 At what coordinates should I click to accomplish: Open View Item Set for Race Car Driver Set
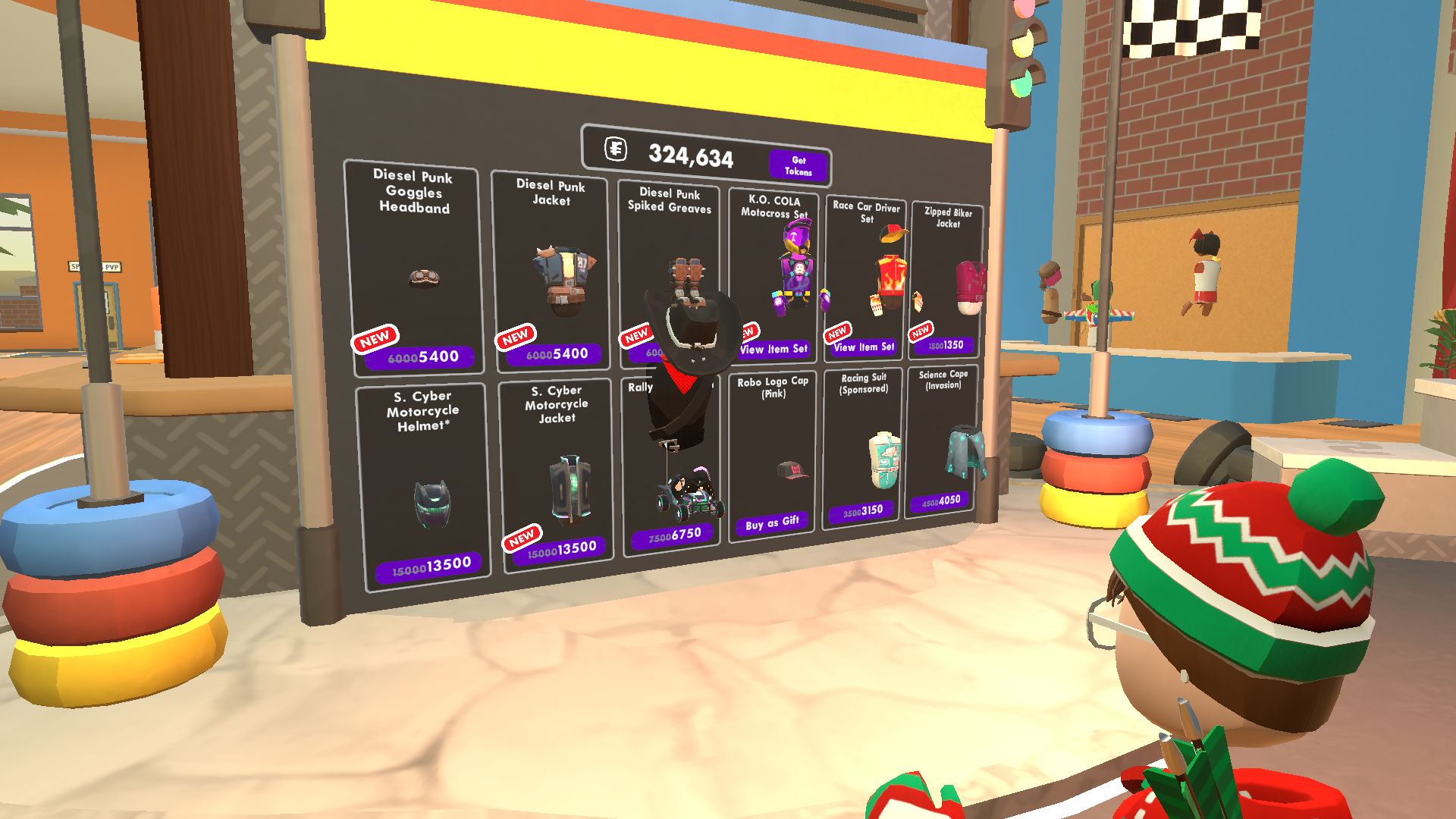(864, 348)
